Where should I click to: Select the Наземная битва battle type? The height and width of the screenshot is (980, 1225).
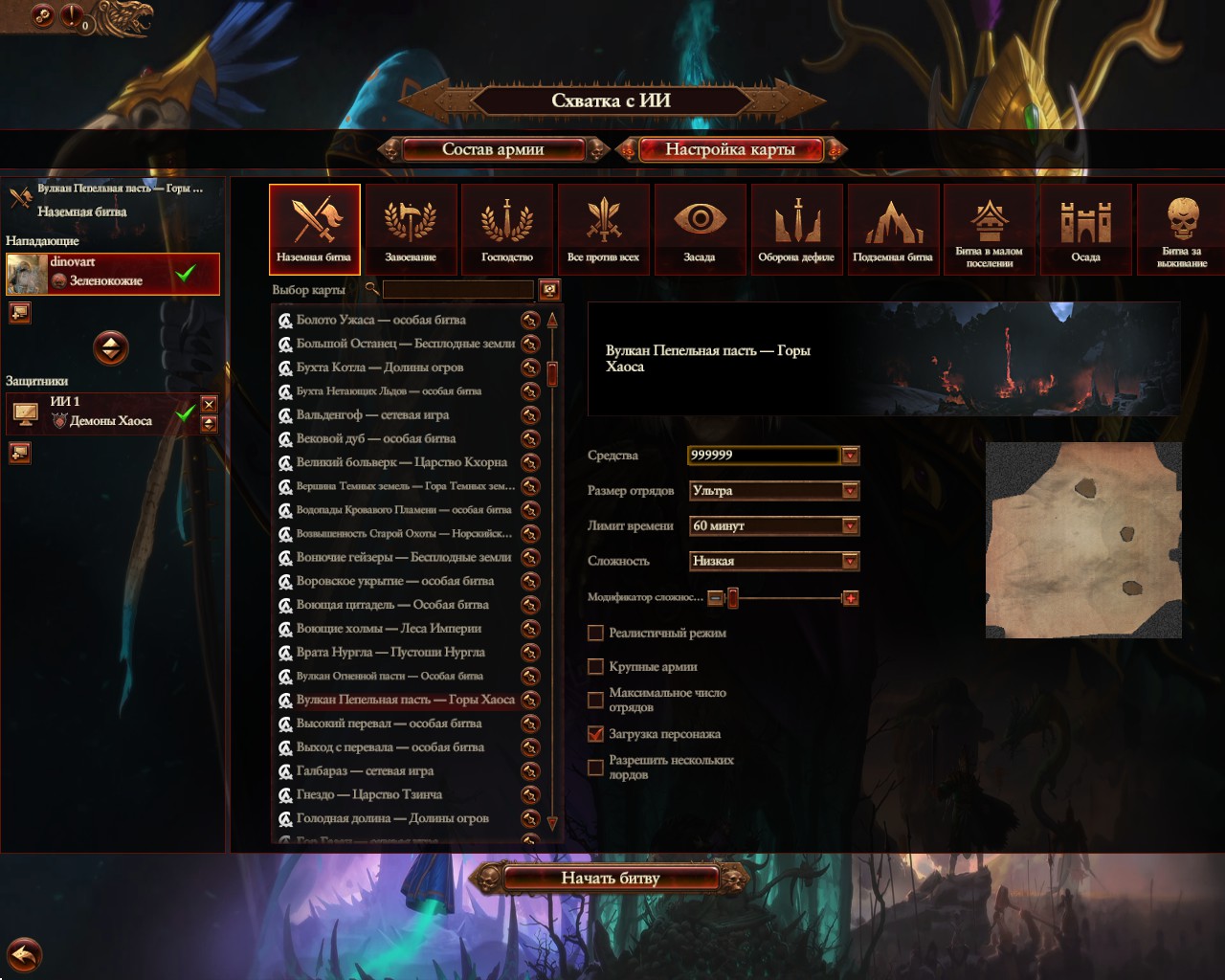[314, 229]
